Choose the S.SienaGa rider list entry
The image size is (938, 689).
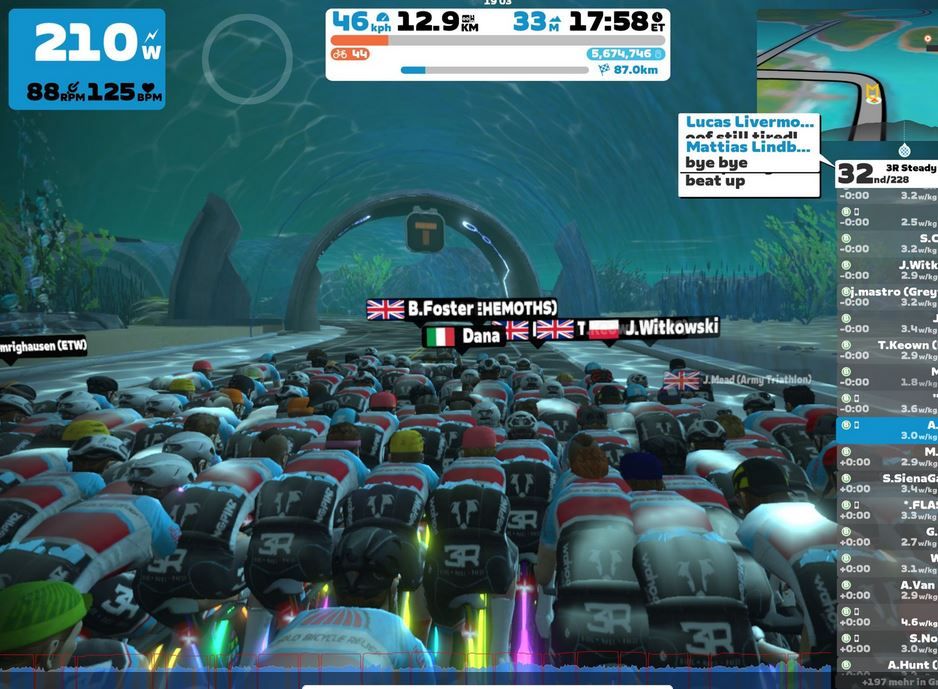coord(887,484)
